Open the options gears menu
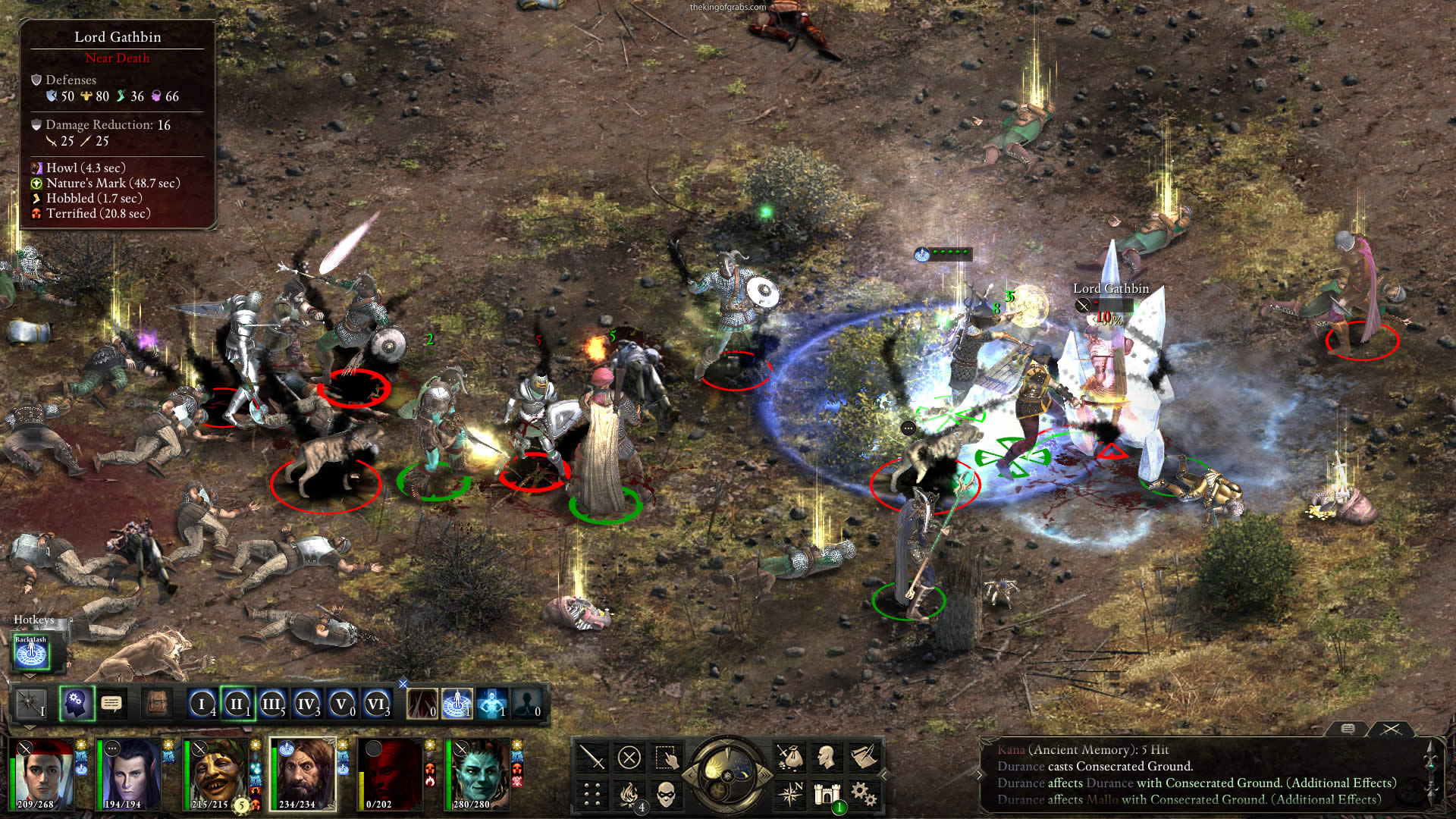Viewport: 1456px width, 819px height. [x=863, y=794]
